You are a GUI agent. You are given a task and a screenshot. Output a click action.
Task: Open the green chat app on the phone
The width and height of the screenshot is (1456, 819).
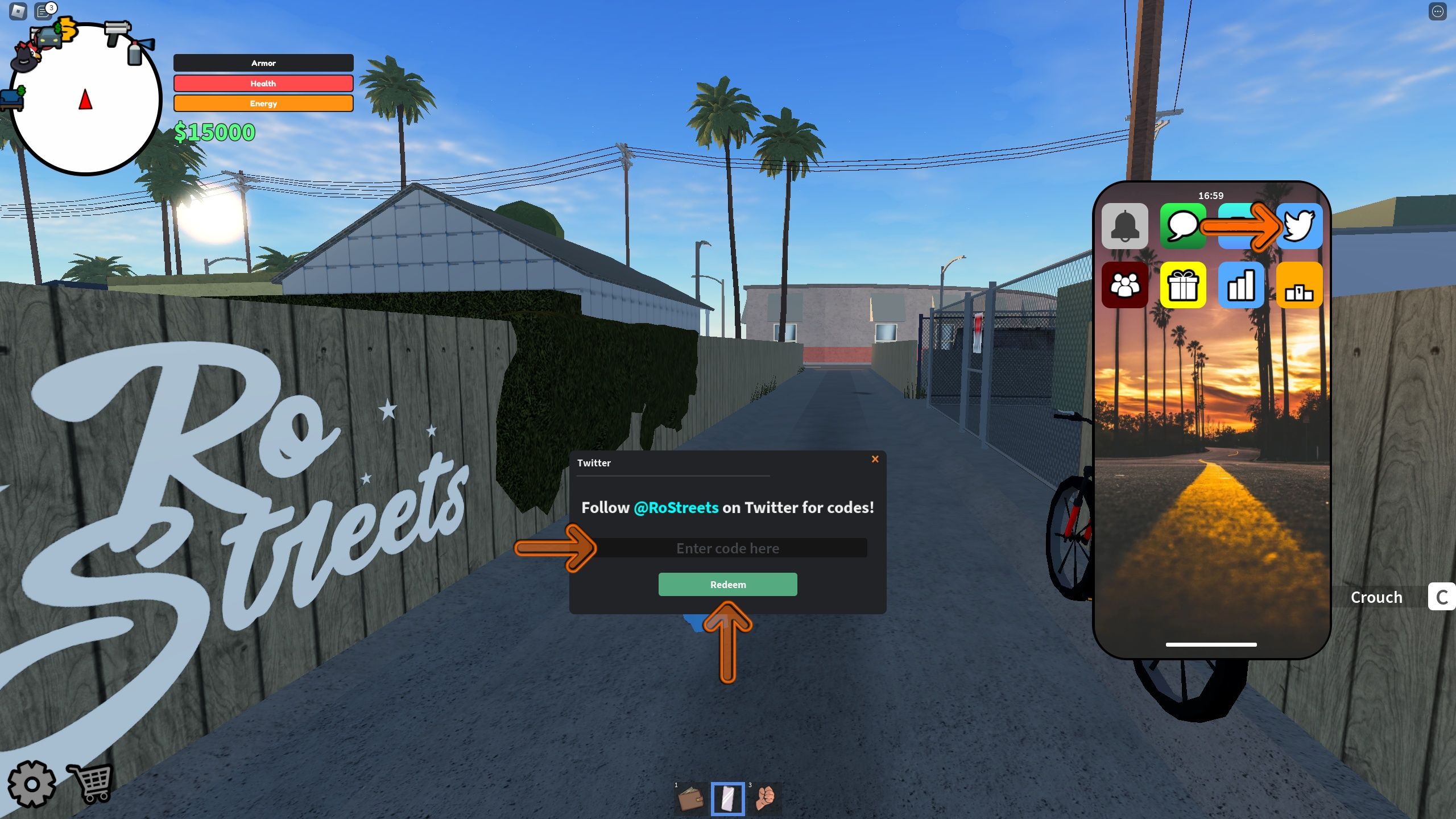click(1184, 226)
